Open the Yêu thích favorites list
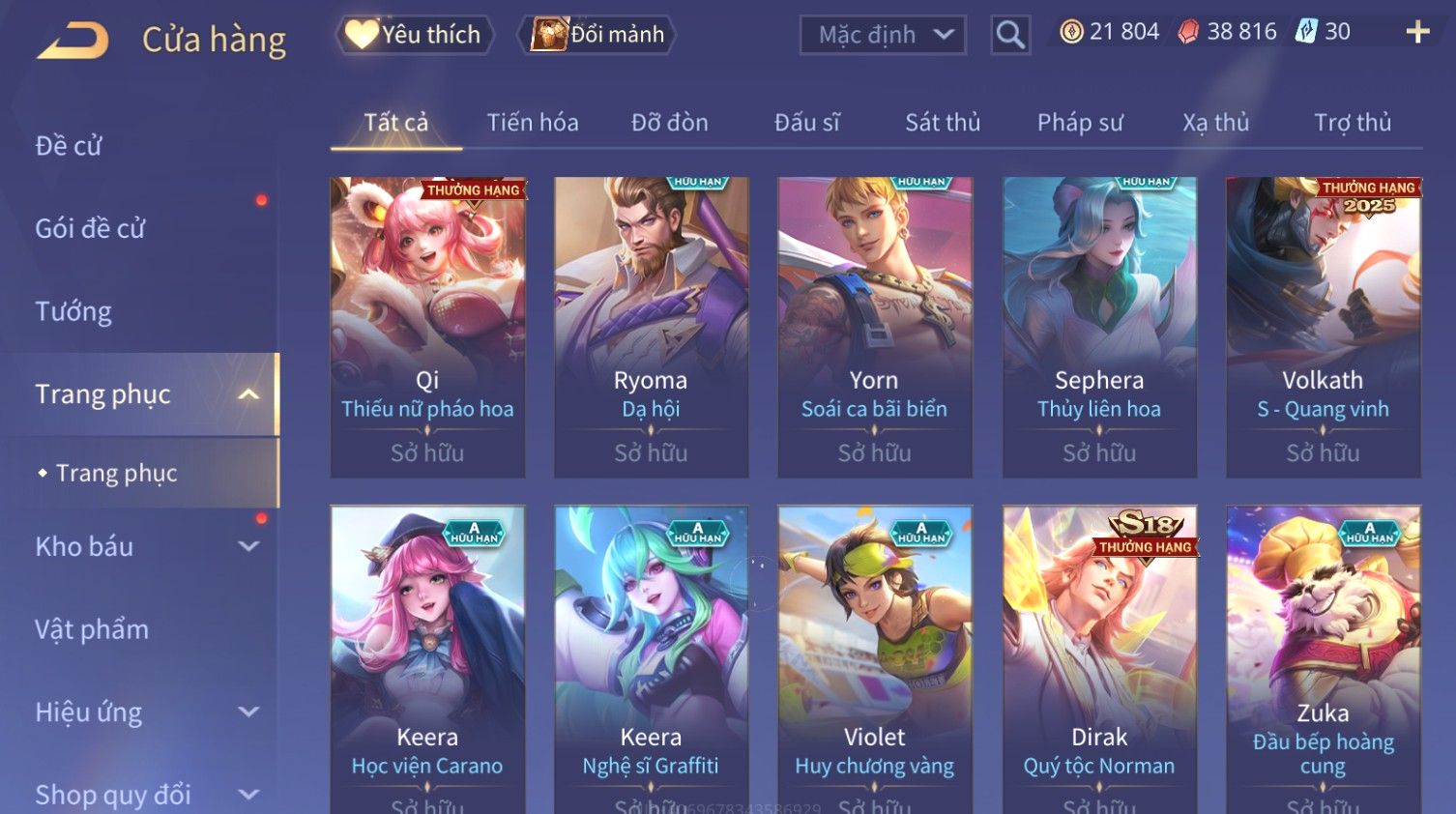 [x=414, y=35]
